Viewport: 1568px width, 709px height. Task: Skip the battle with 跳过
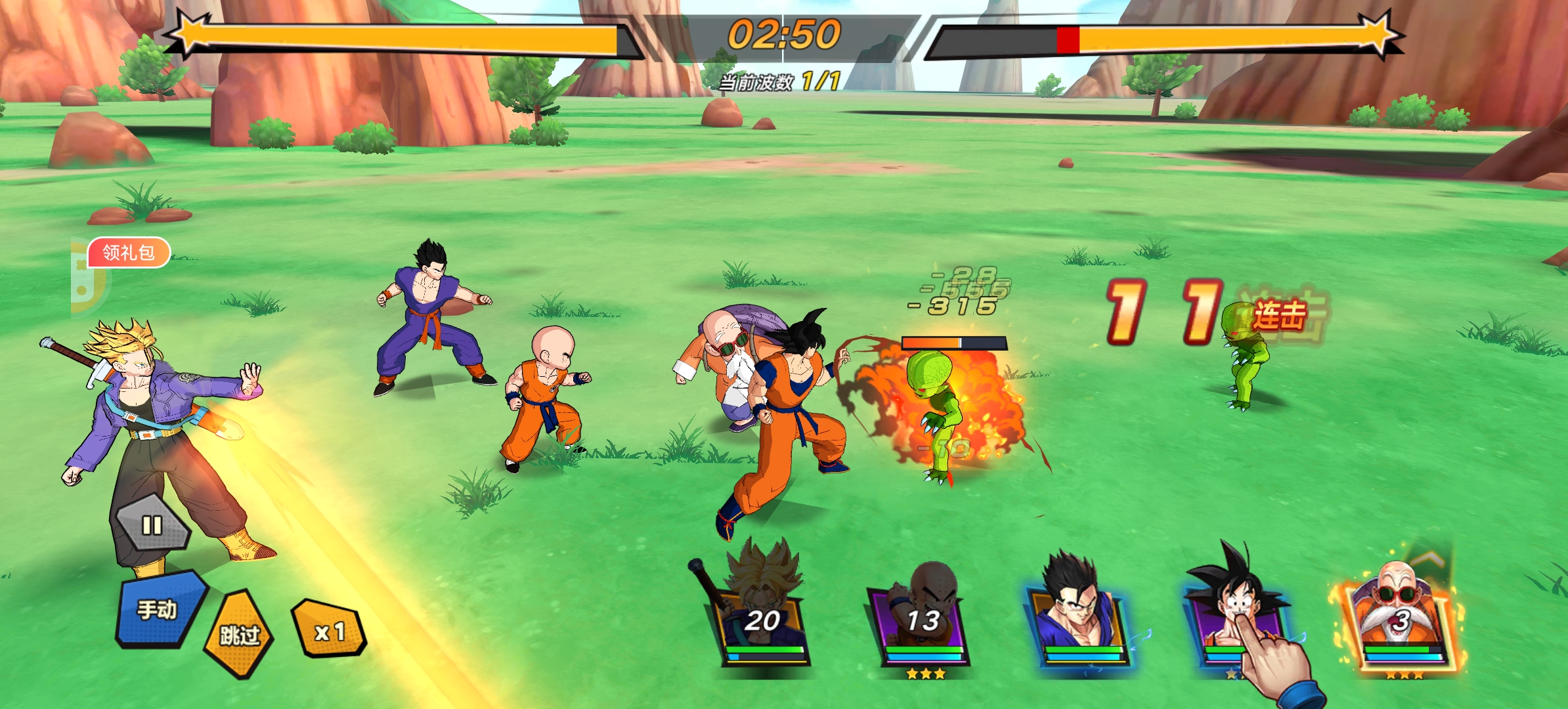(x=240, y=634)
